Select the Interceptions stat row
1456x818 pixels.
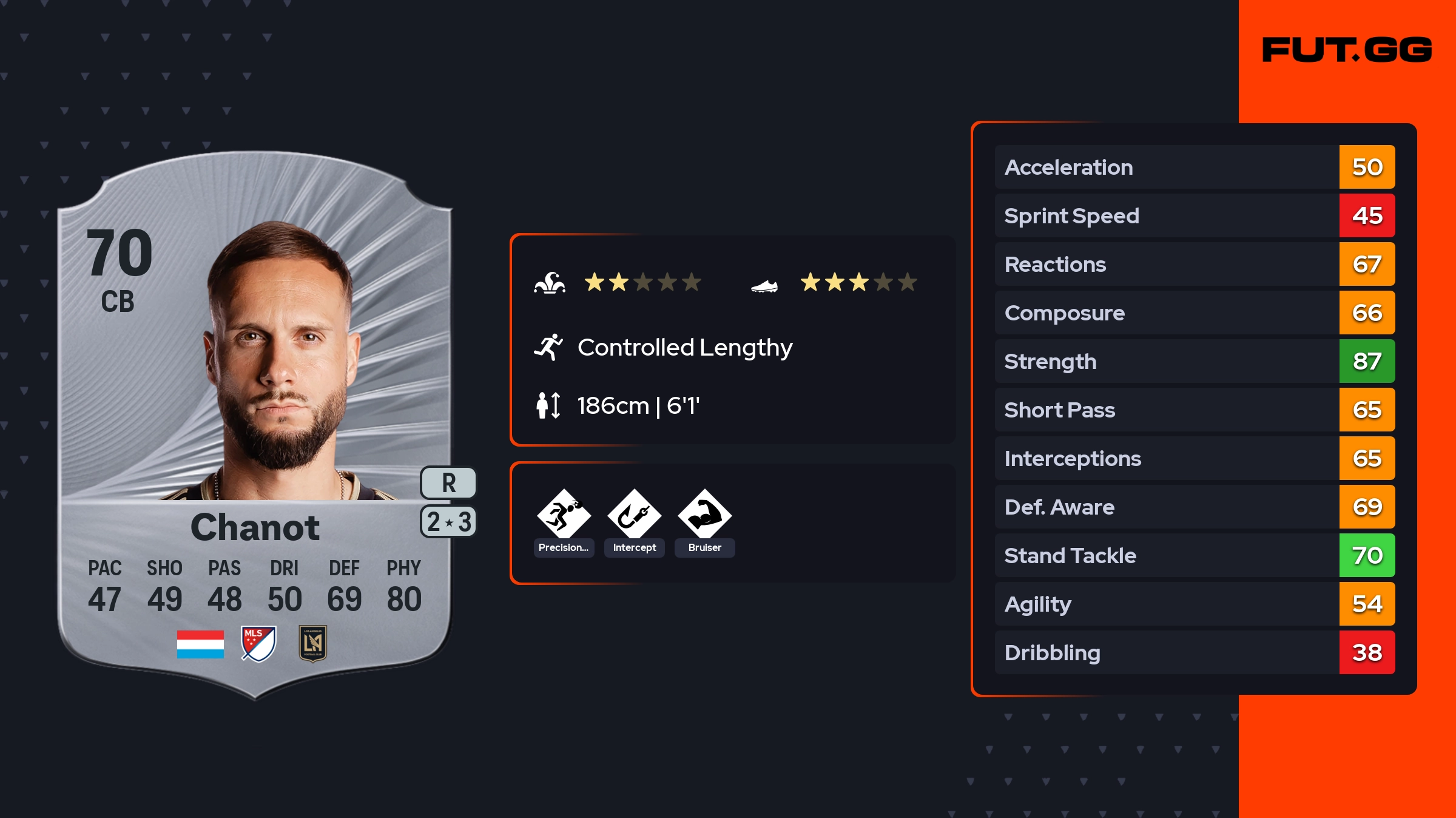tap(1194, 458)
